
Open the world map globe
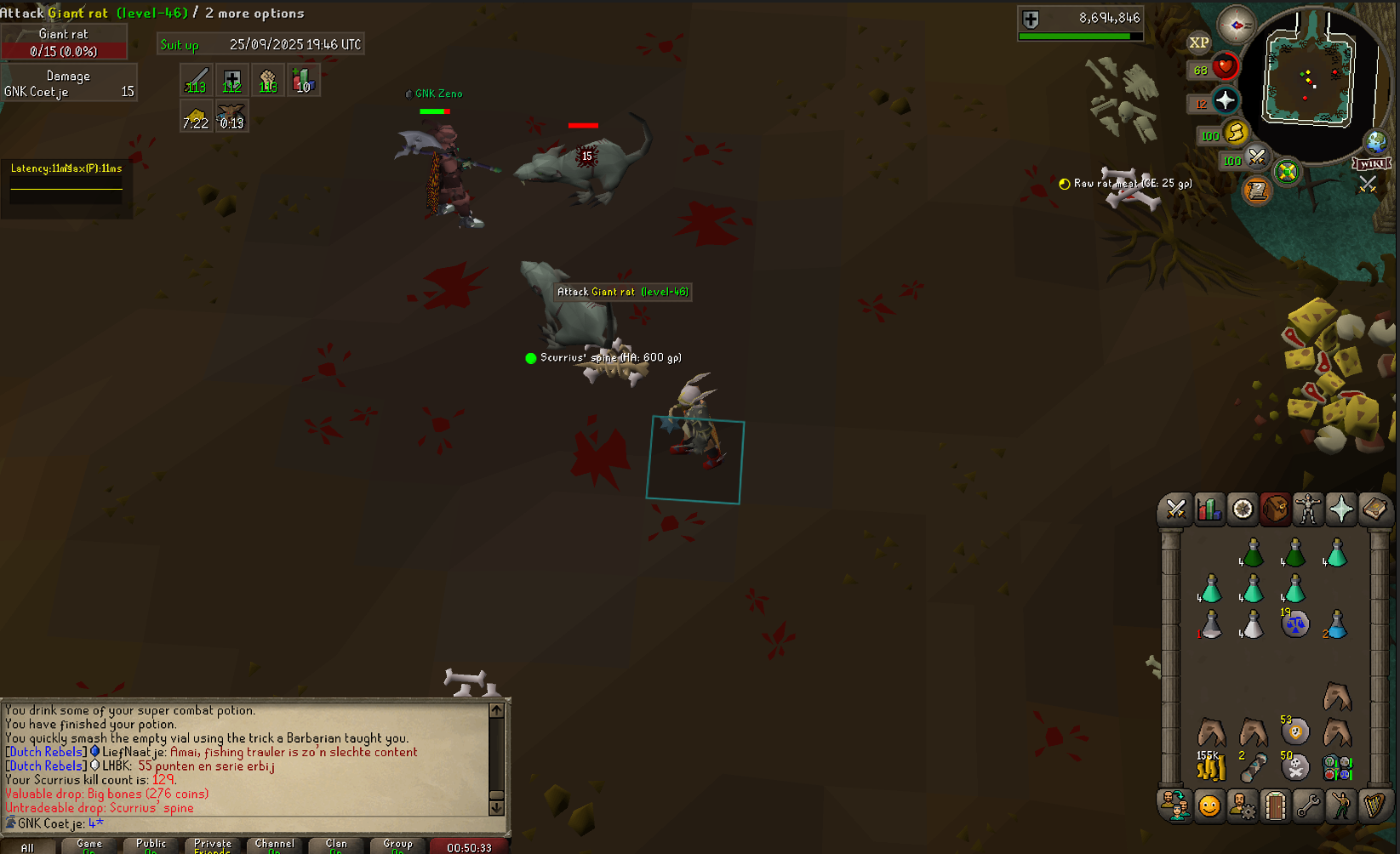click(x=1375, y=141)
